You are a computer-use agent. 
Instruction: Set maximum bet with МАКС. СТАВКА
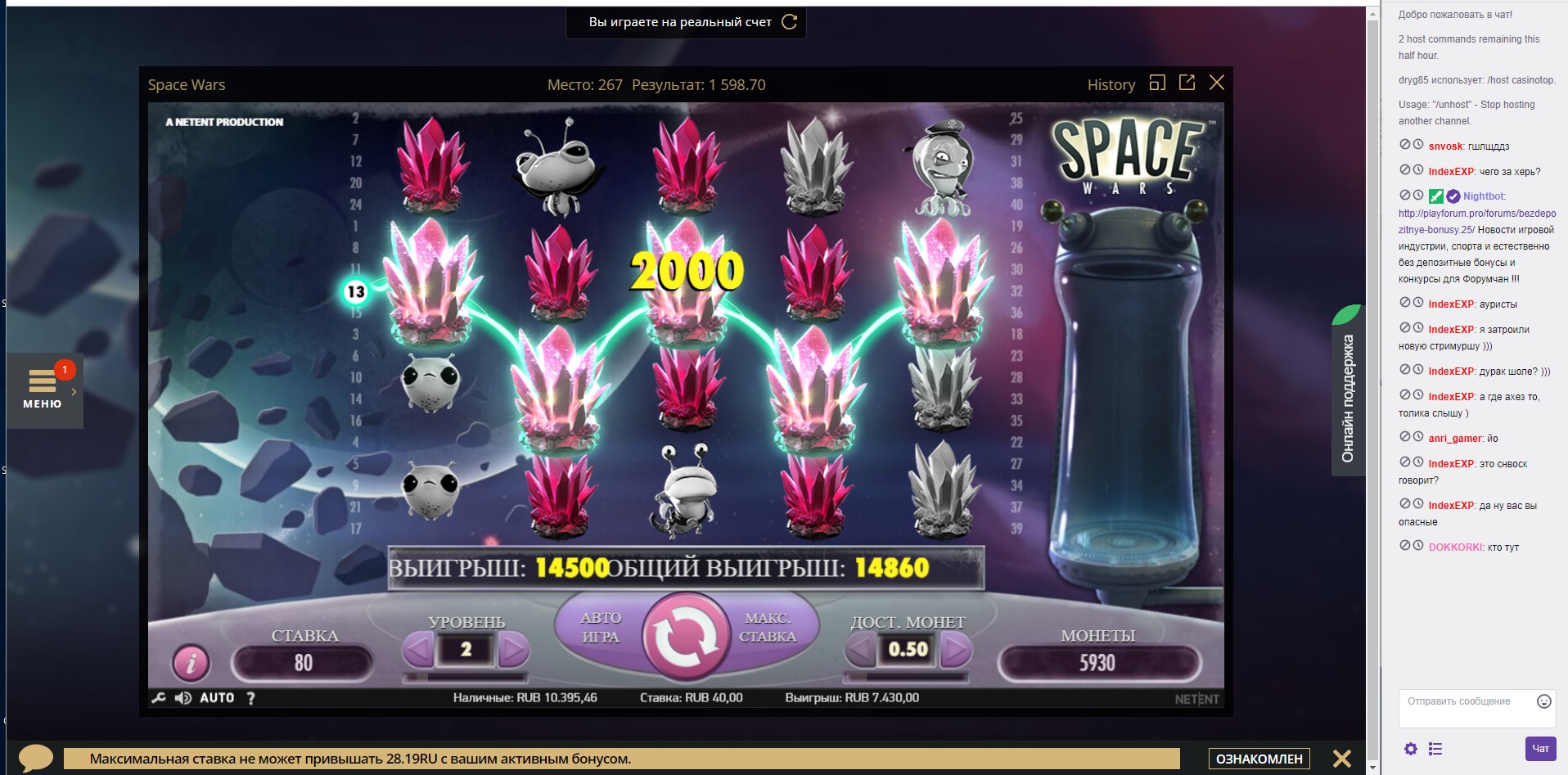[768, 628]
